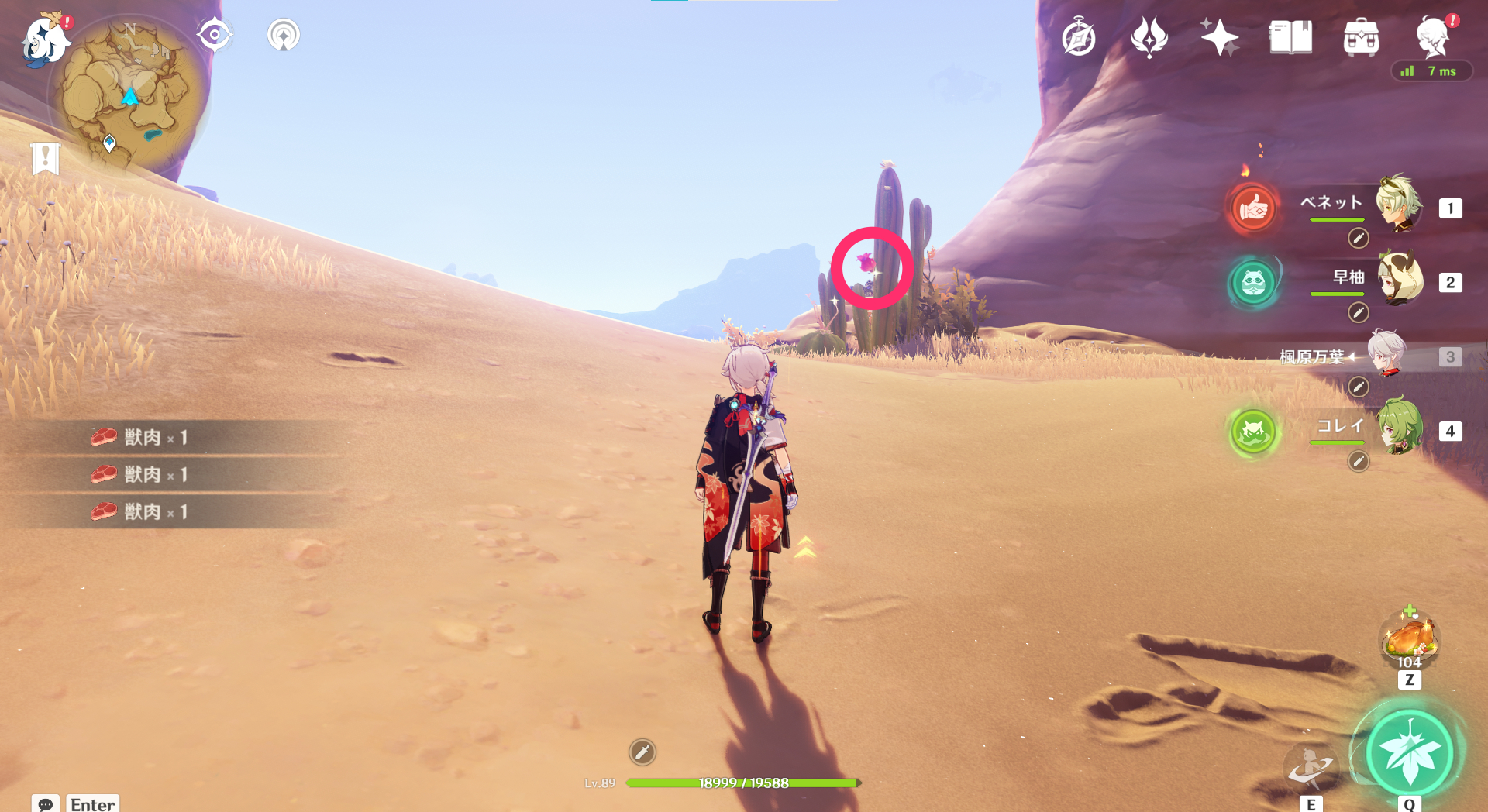Open the chat with the Enter button

[x=91, y=804]
